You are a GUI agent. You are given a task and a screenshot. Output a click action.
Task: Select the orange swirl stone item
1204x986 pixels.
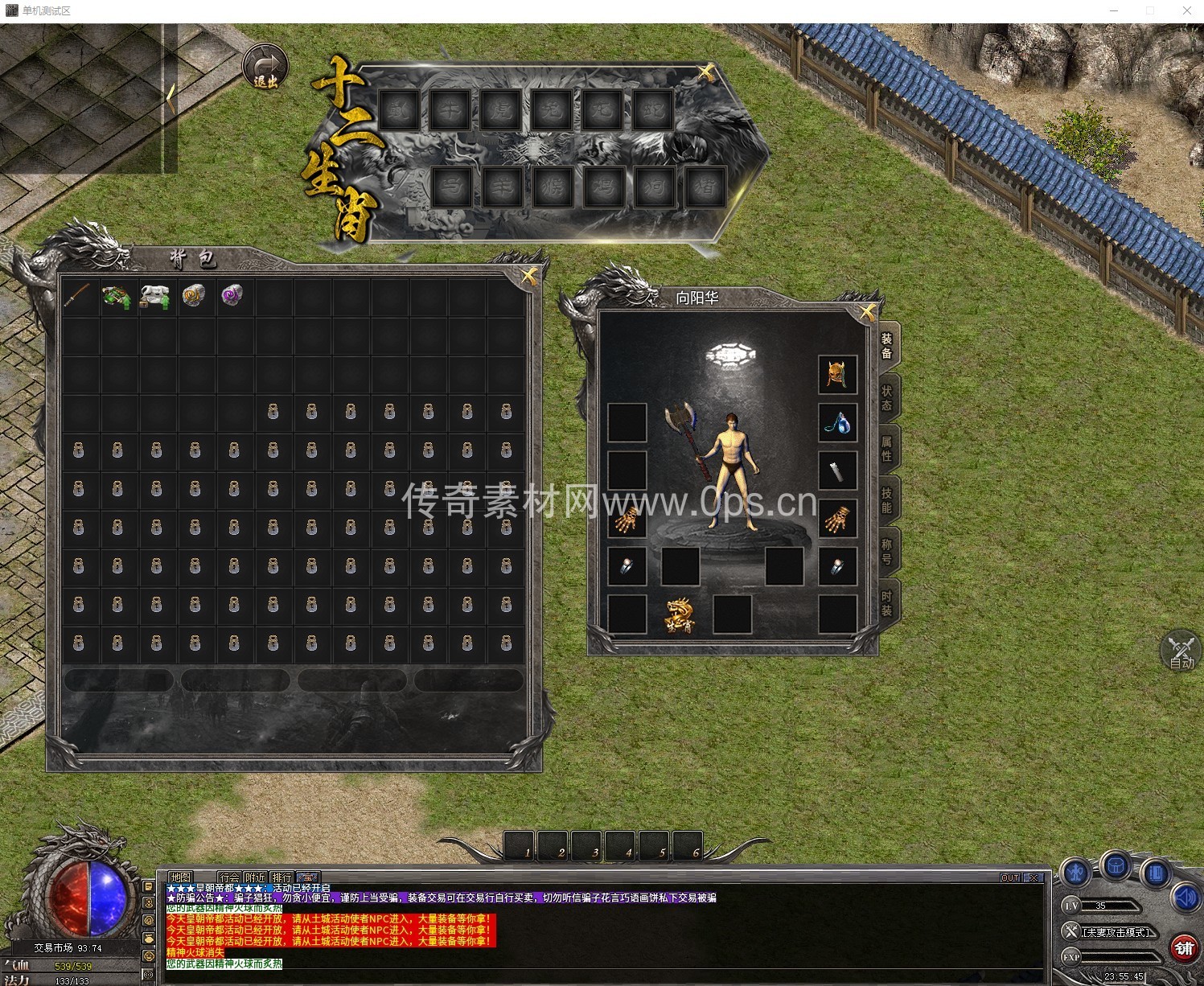tap(194, 296)
